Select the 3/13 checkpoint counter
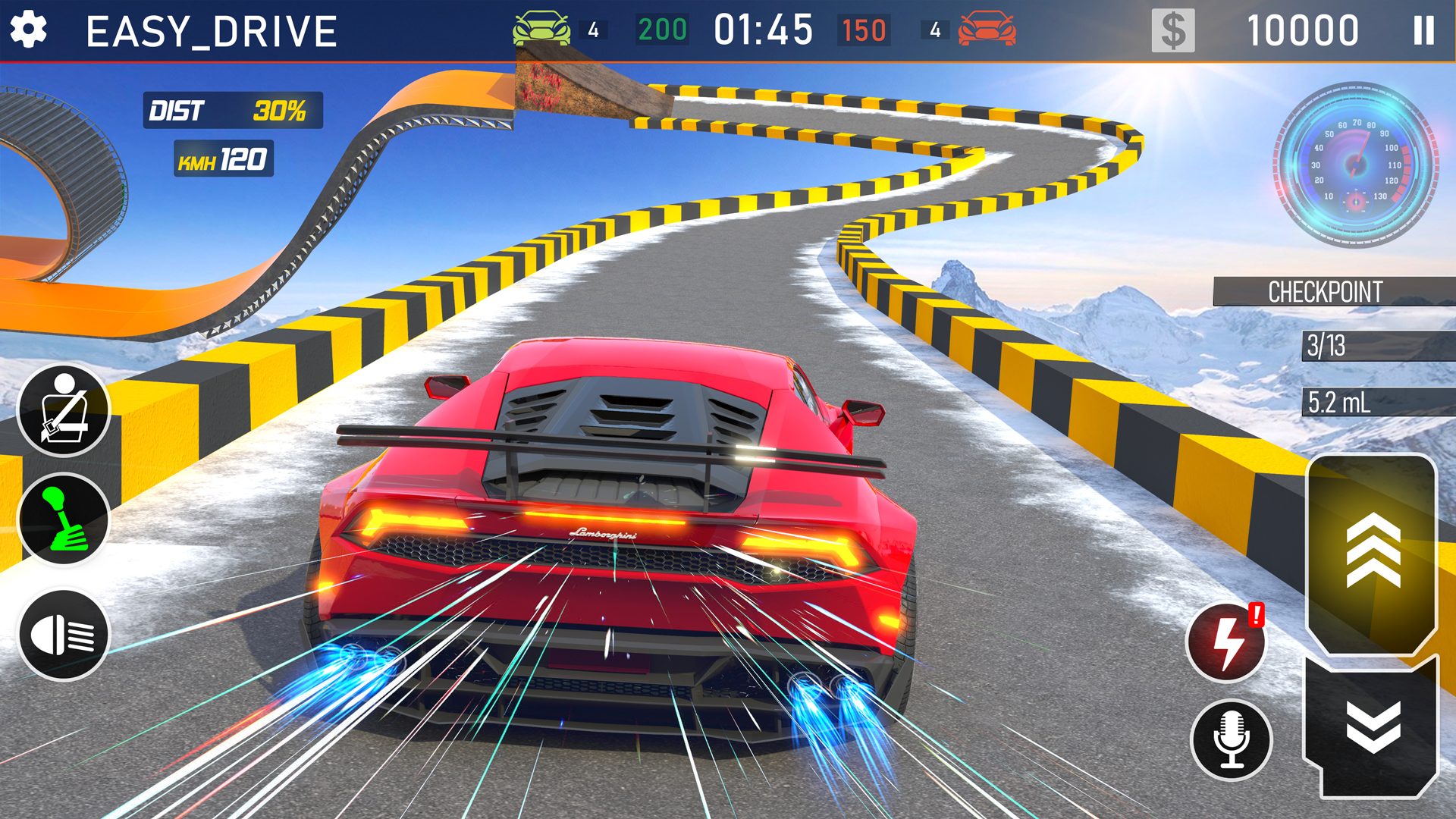The image size is (1456, 819). 1357,347
